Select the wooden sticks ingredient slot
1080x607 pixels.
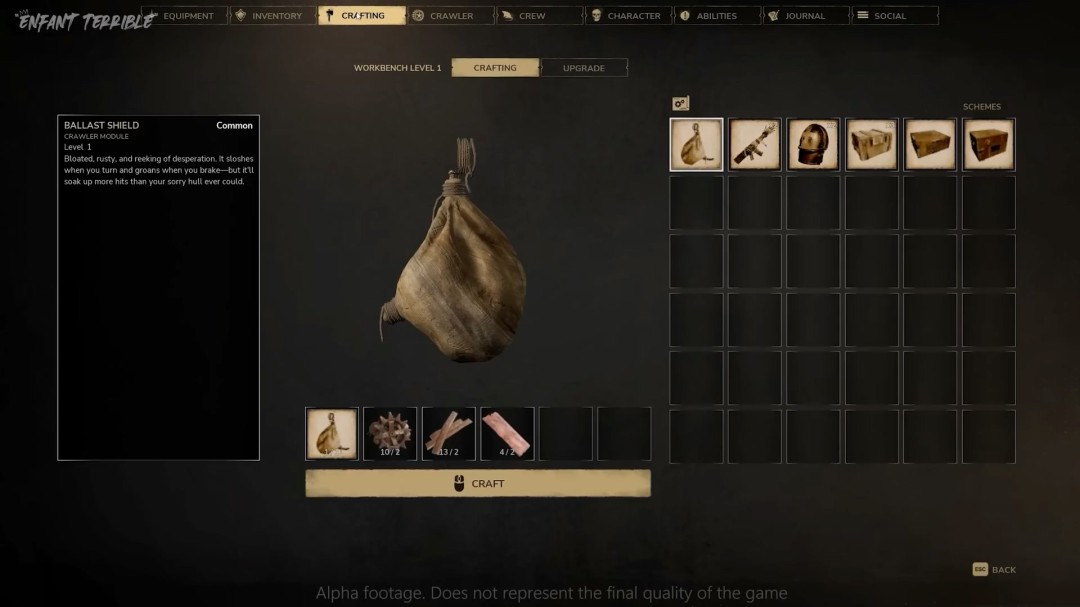449,433
